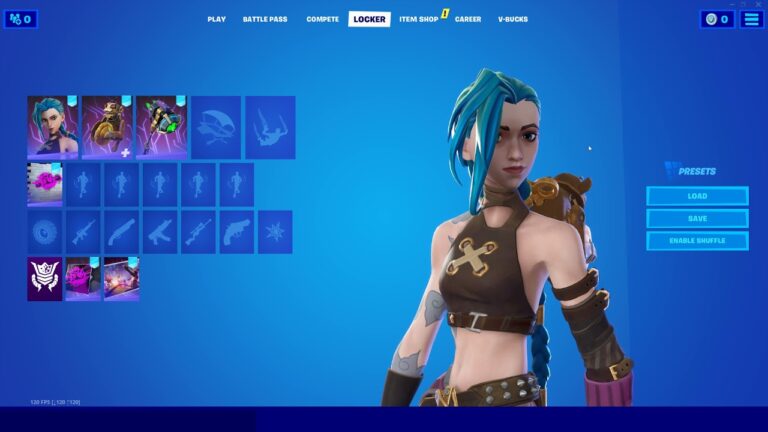Load a saved locker preset

(x=697, y=196)
